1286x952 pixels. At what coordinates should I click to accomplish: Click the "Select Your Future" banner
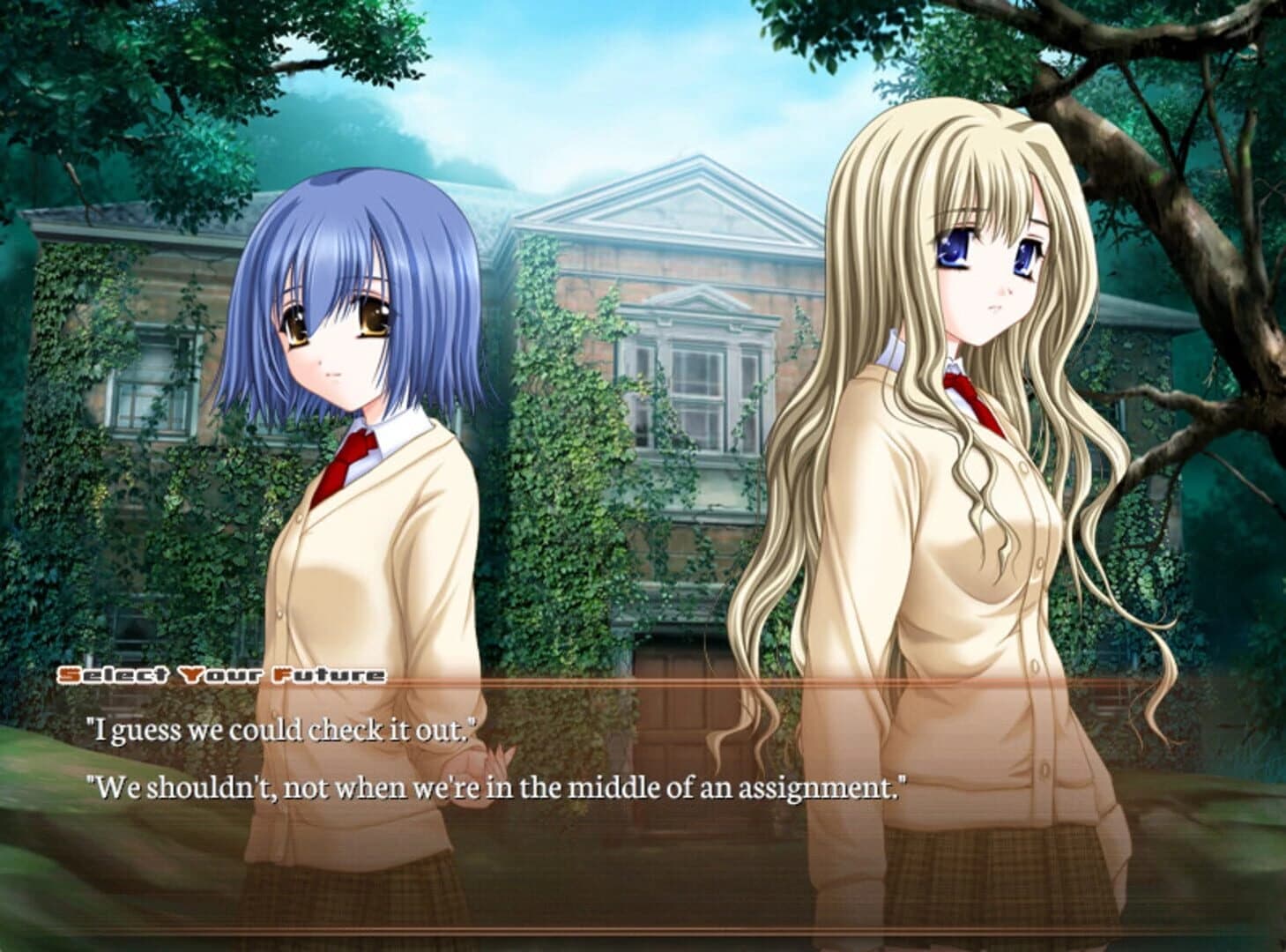pyautogui.click(x=220, y=673)
